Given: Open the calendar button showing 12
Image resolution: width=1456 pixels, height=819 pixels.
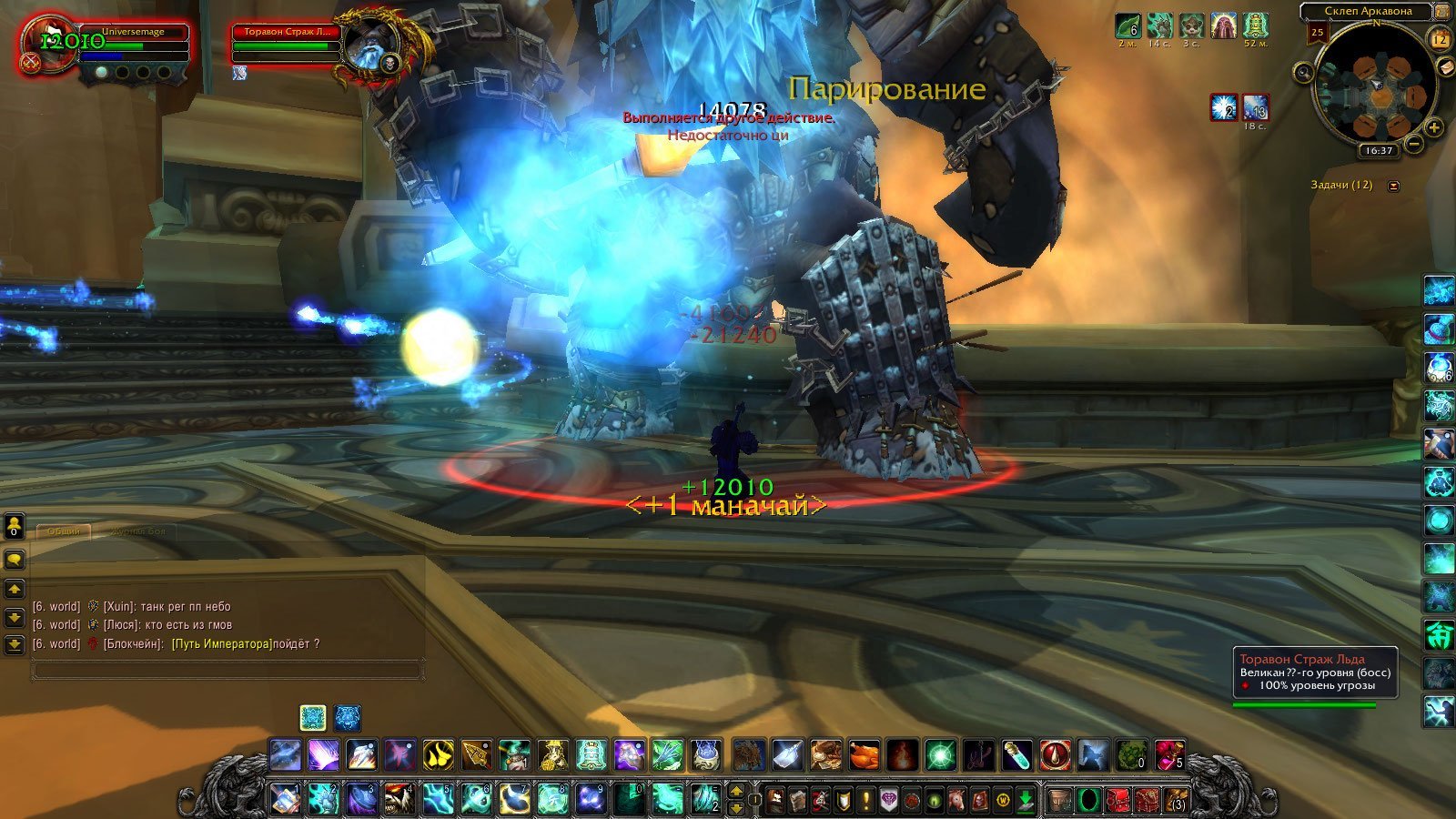Looking at the screenshot, I should tap(1440, 38).
